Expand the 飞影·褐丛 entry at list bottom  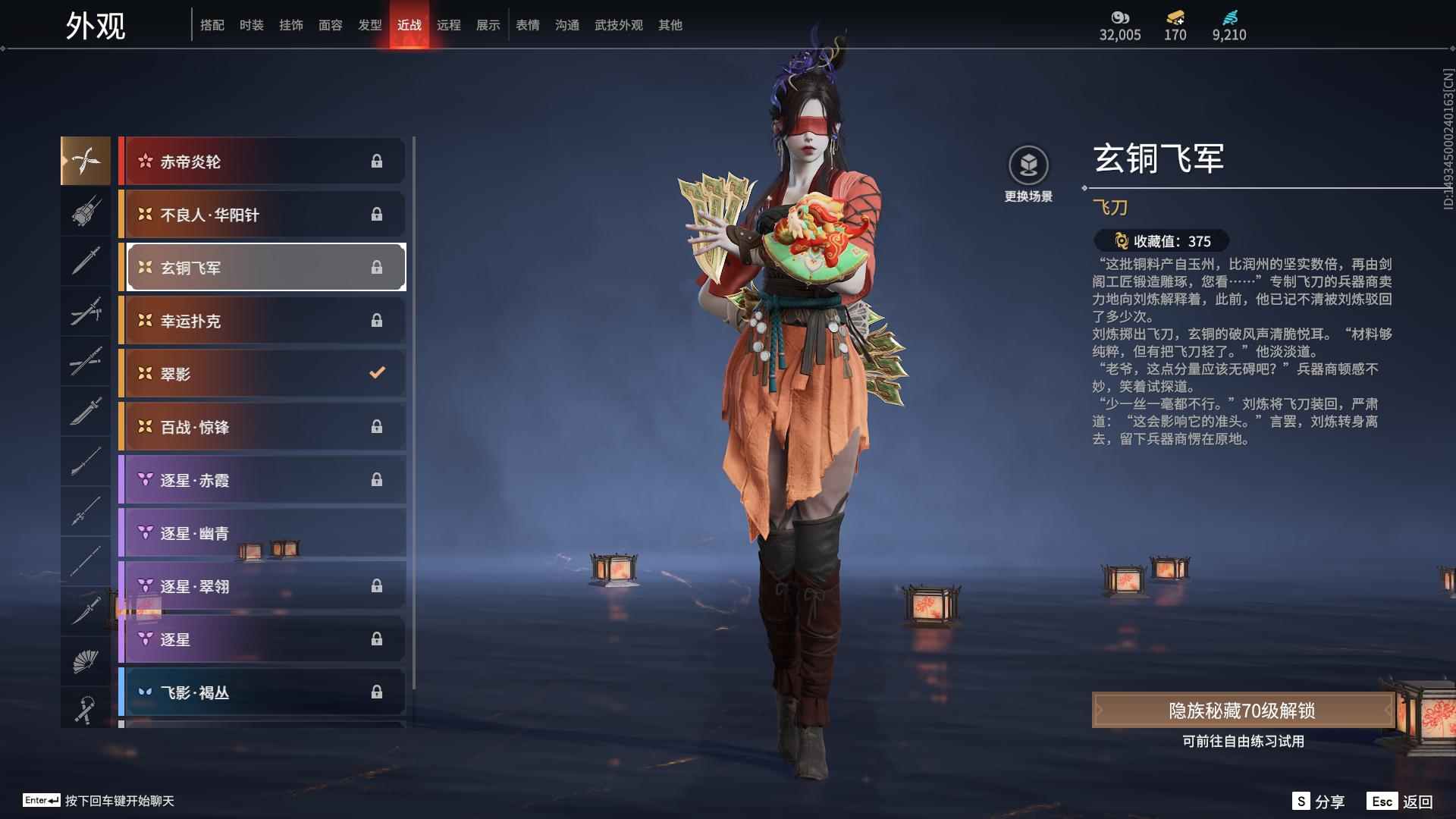click(x=262, y=692)
